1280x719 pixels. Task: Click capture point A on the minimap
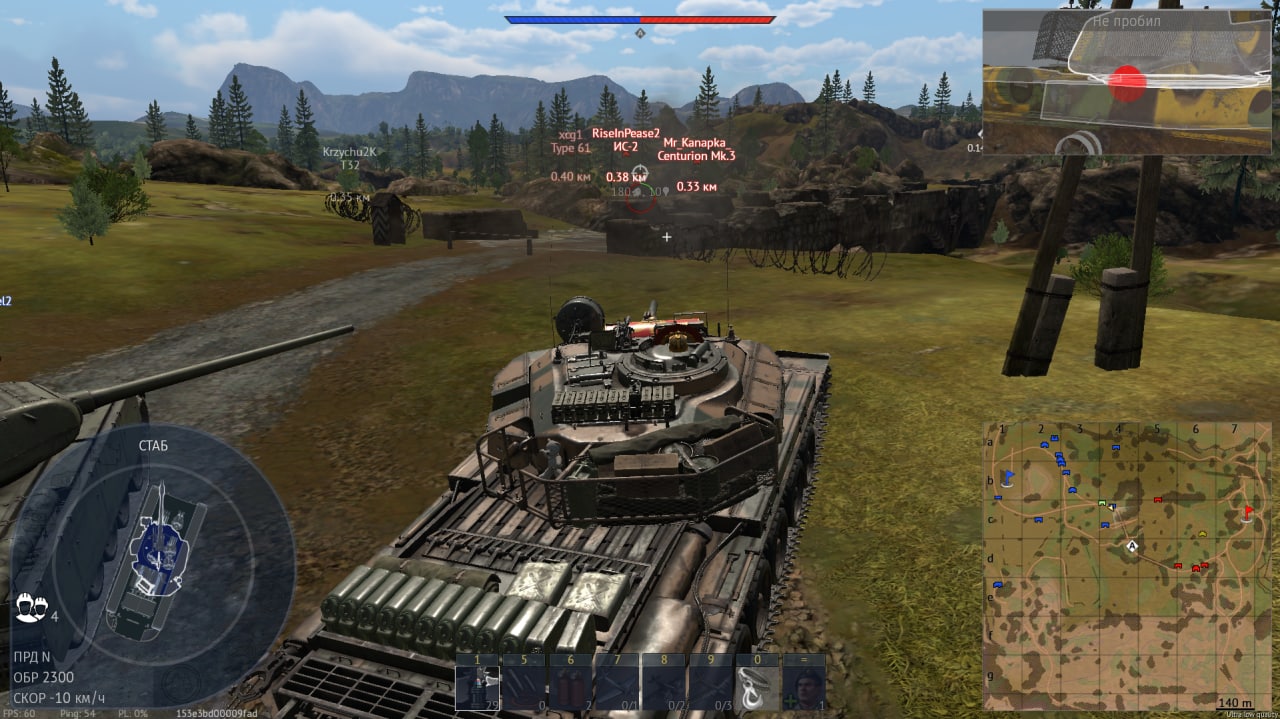coord(1133,546)
